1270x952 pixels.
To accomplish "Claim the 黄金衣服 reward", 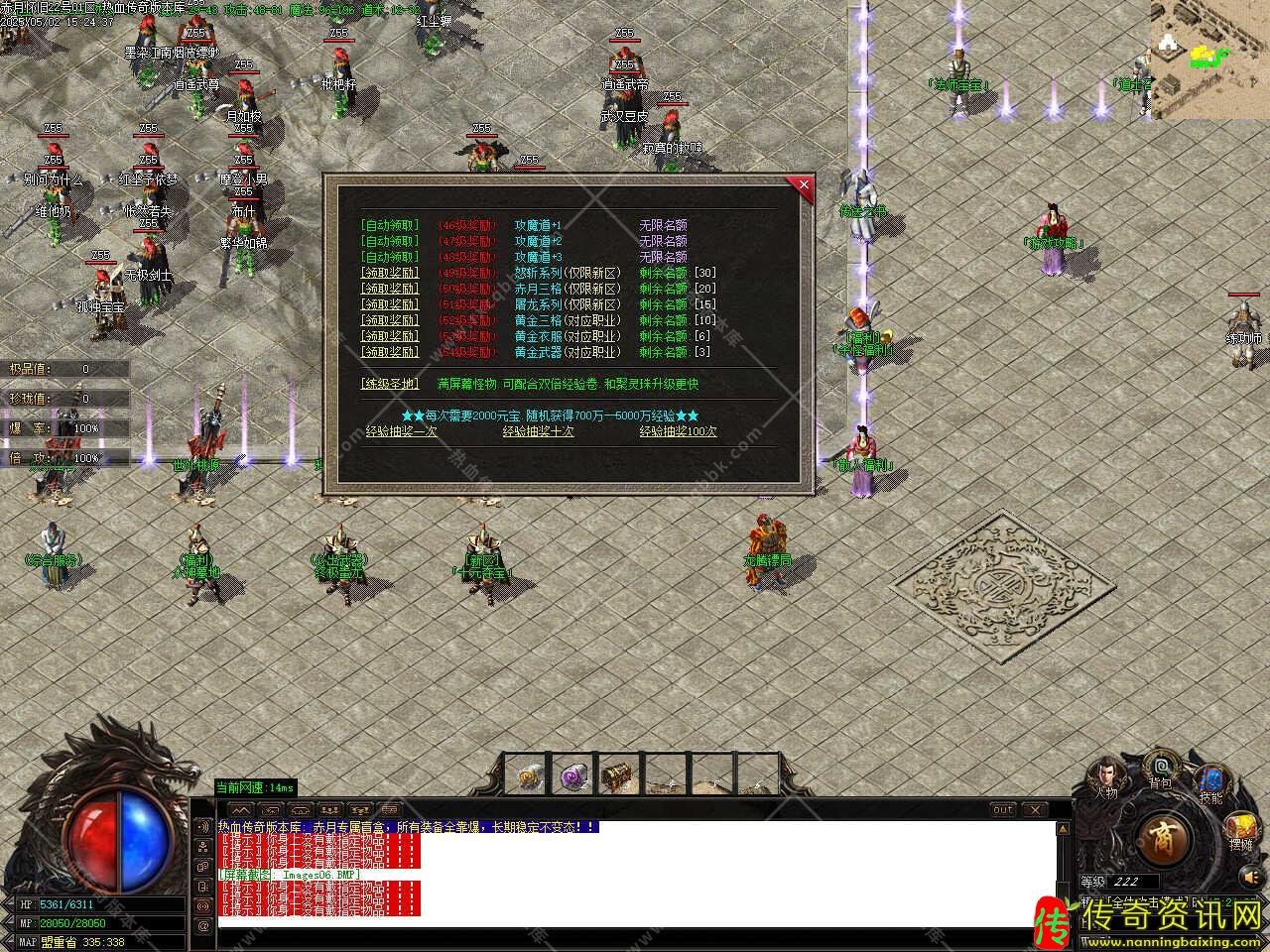I will tap(390, 336).
